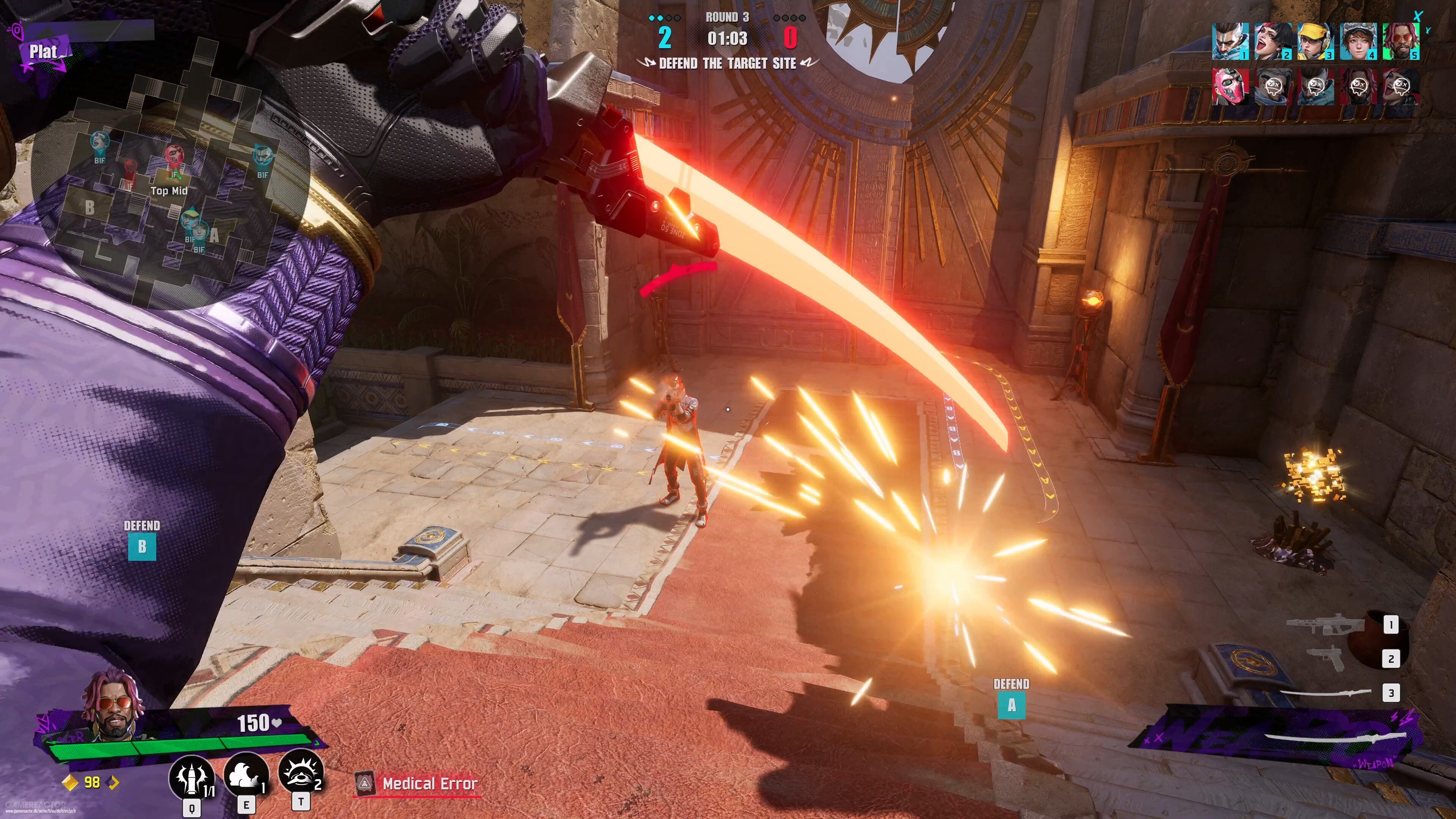Click the Medical Error card icon
The height and width of the screenshot is (819, 1456).
coord(364,783)
